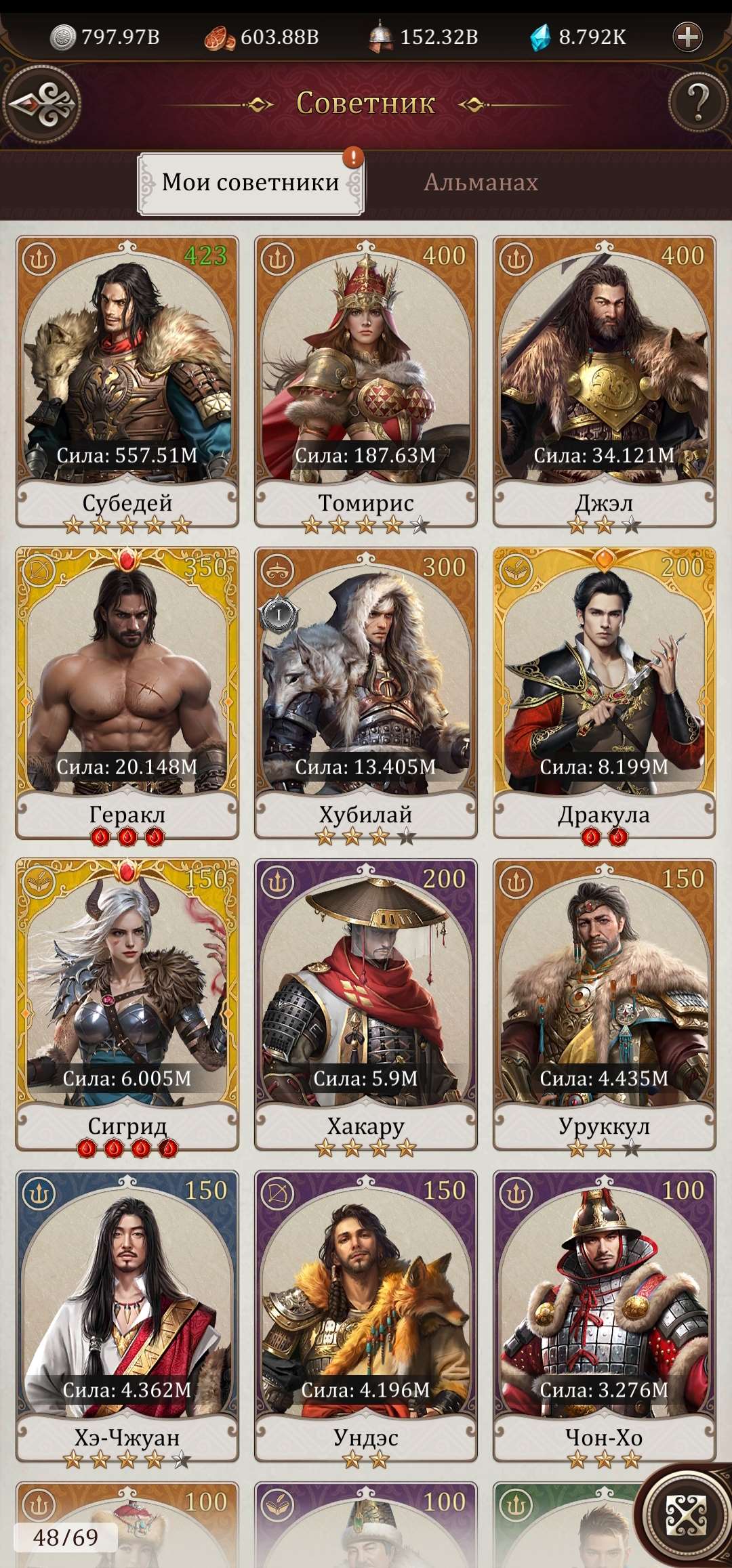Switch to the Альманах tab
732x1568 pixels.
pyautogui.click(x=481, y=182)
